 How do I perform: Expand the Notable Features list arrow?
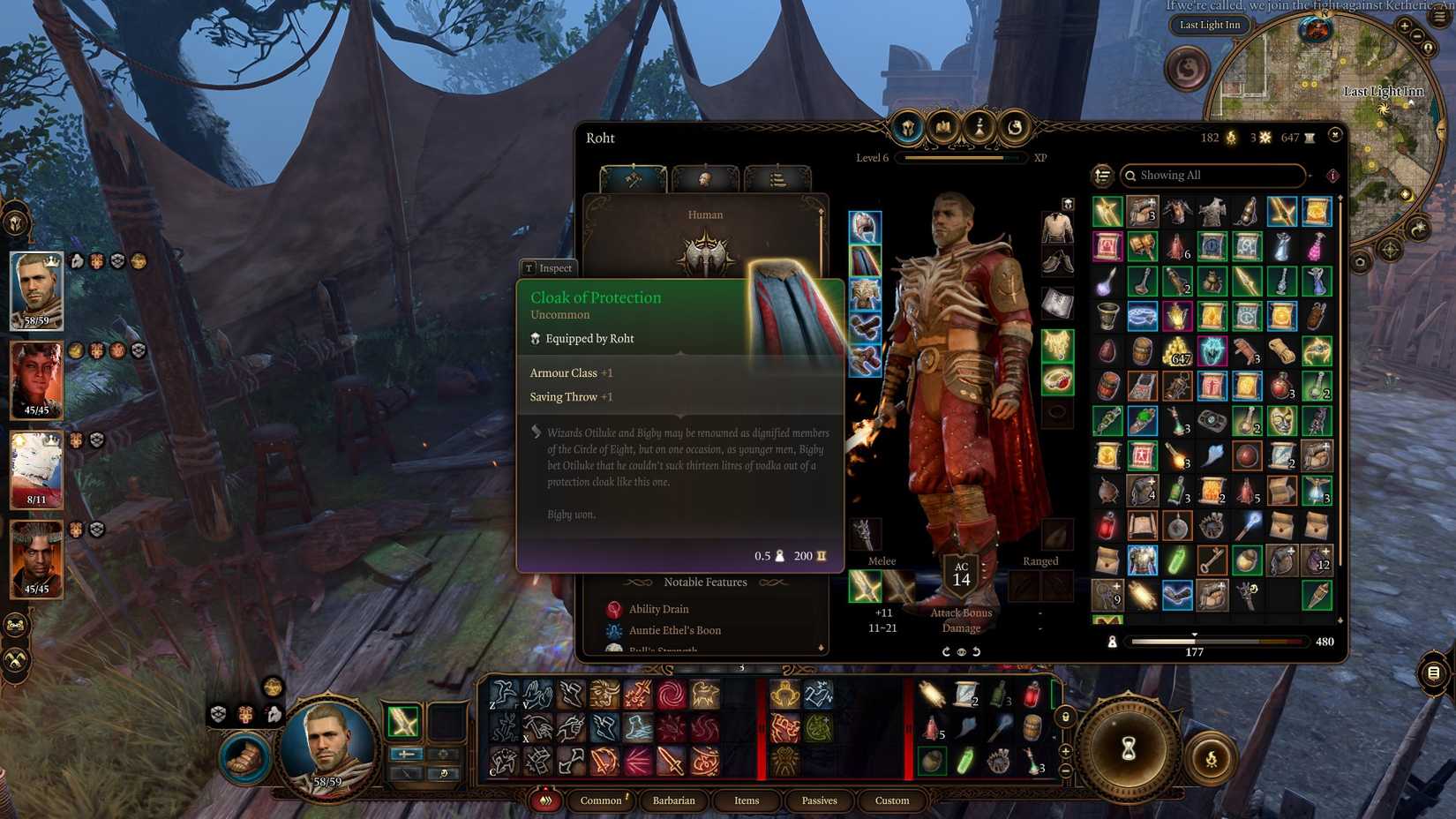(821, 648)
